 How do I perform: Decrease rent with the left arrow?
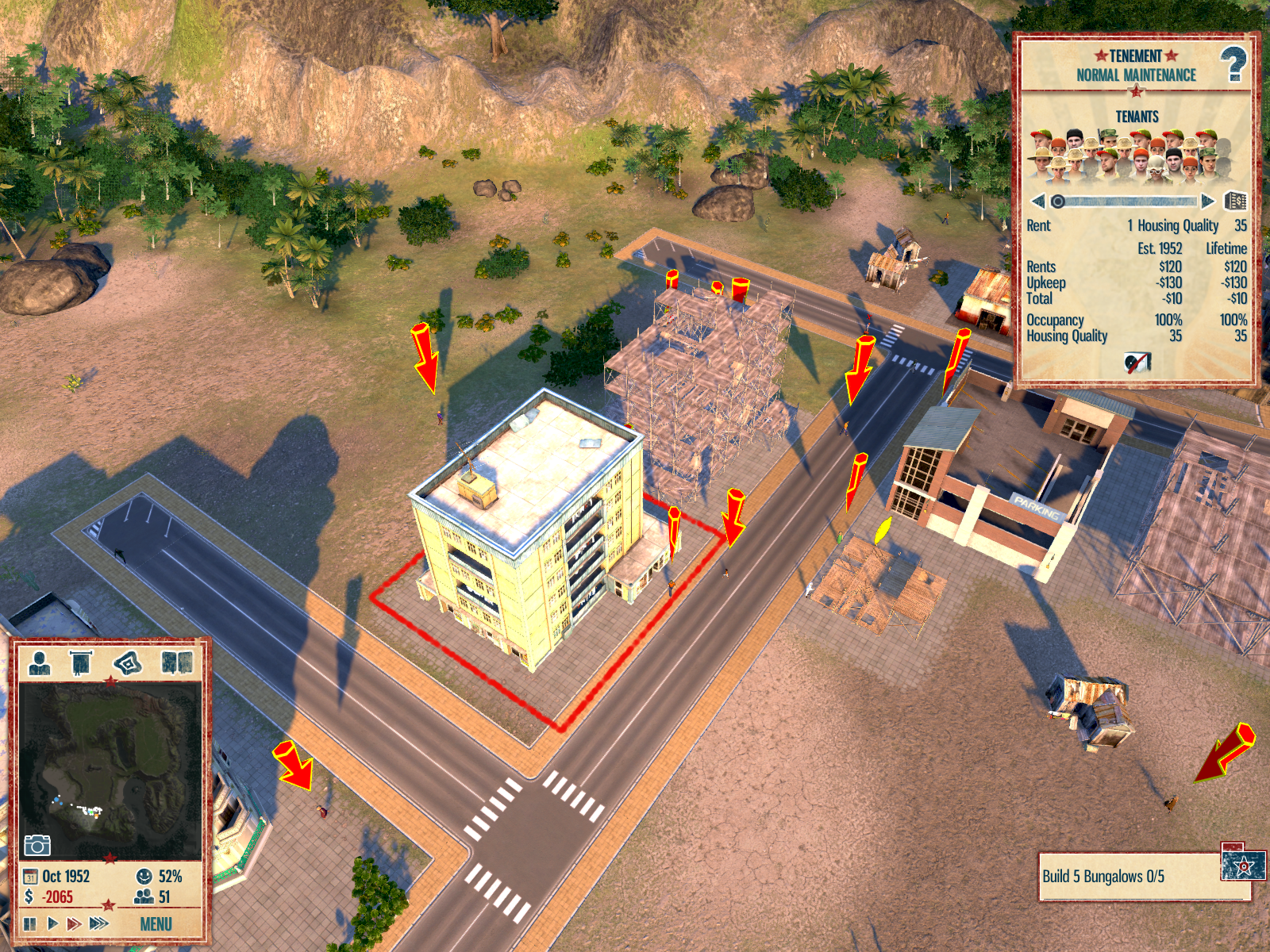click(1037, 202)
